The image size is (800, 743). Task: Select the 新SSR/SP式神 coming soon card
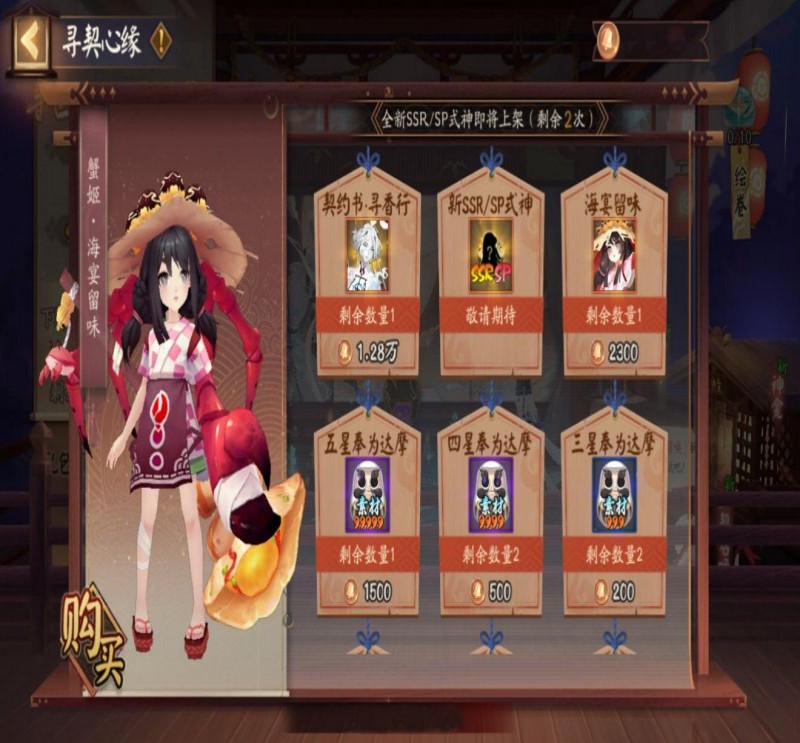click(x=490, y=270)
